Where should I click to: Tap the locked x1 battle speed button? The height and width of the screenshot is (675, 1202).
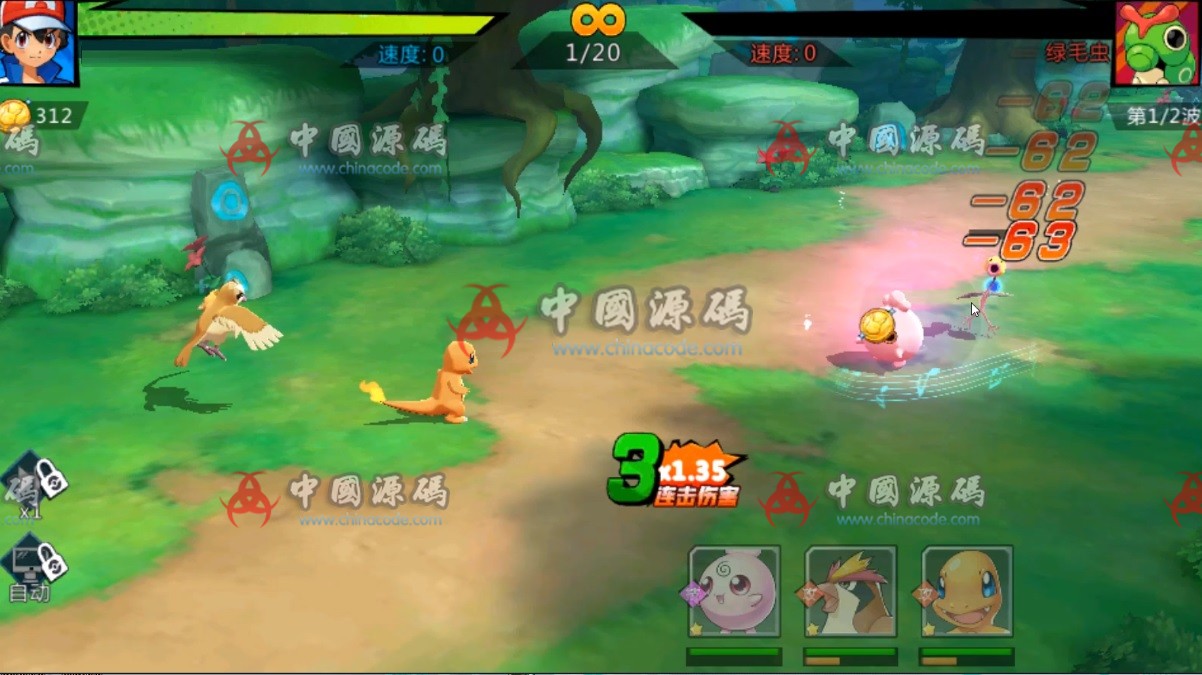[x=32, y=486]
